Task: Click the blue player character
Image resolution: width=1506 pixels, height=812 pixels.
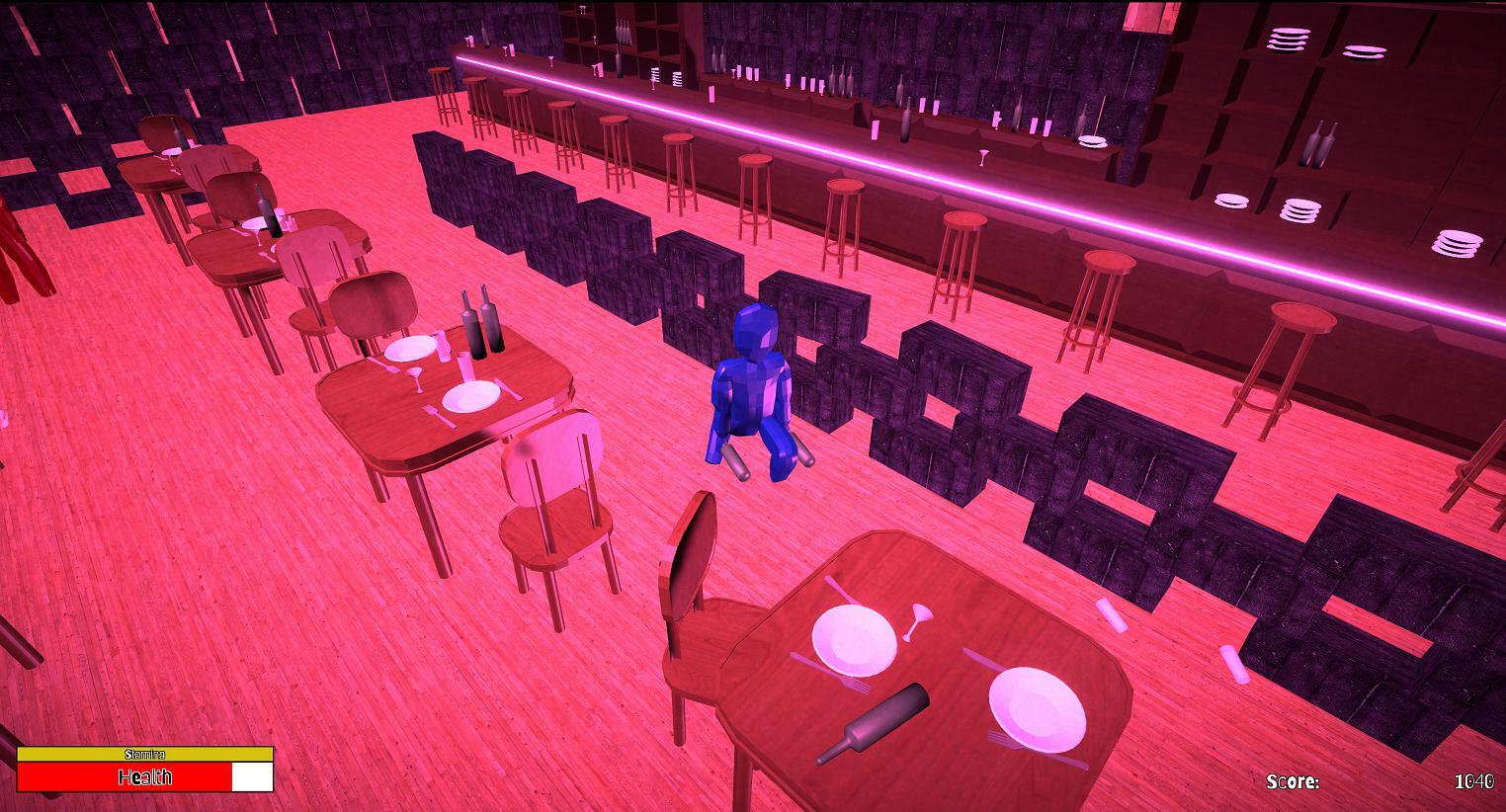Action: 751,385
